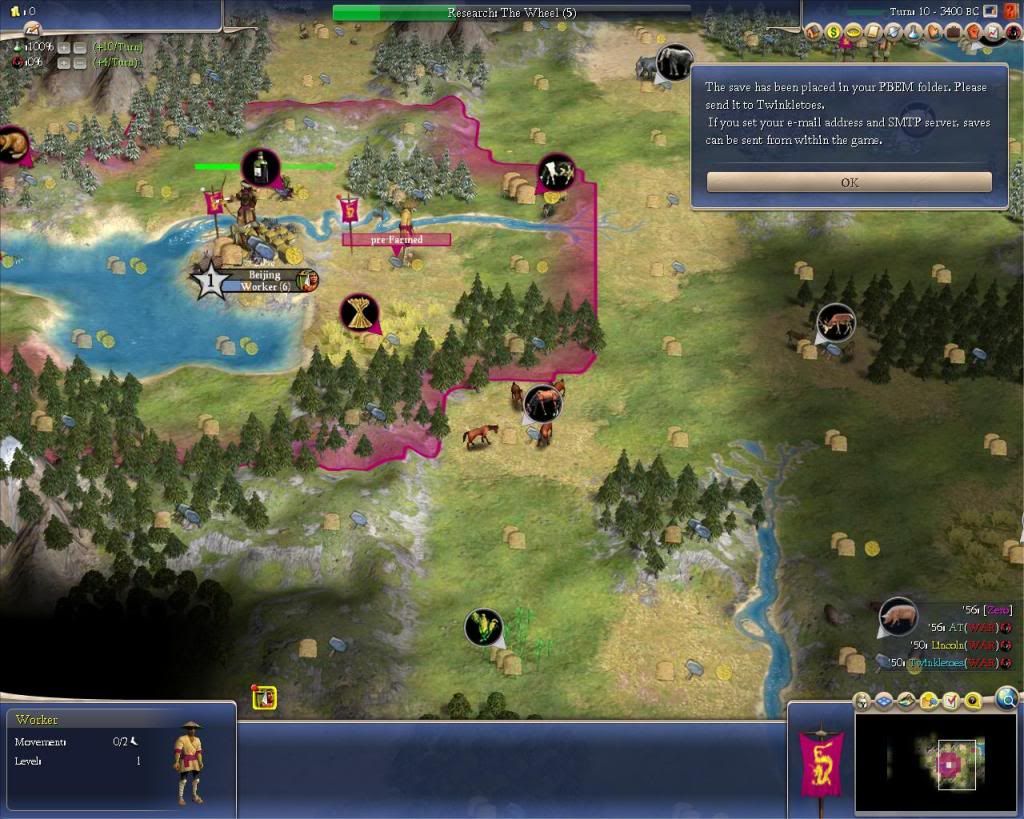This screenshot has width=1024, height=819.
Task: Confirm the PBEM save message with OK
Action: click(849, 182)
